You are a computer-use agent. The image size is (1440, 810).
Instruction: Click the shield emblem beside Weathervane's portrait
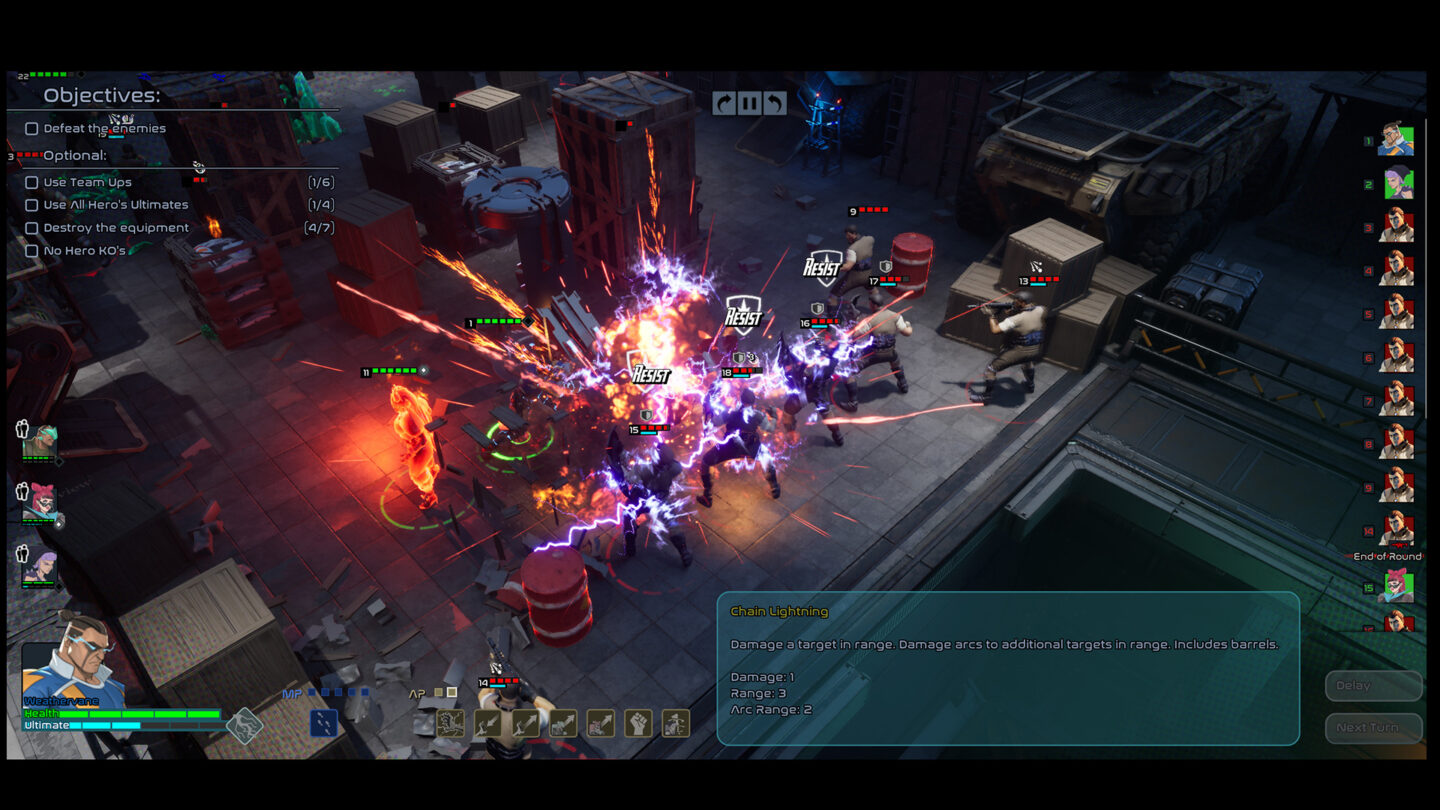tap(245, 726)
